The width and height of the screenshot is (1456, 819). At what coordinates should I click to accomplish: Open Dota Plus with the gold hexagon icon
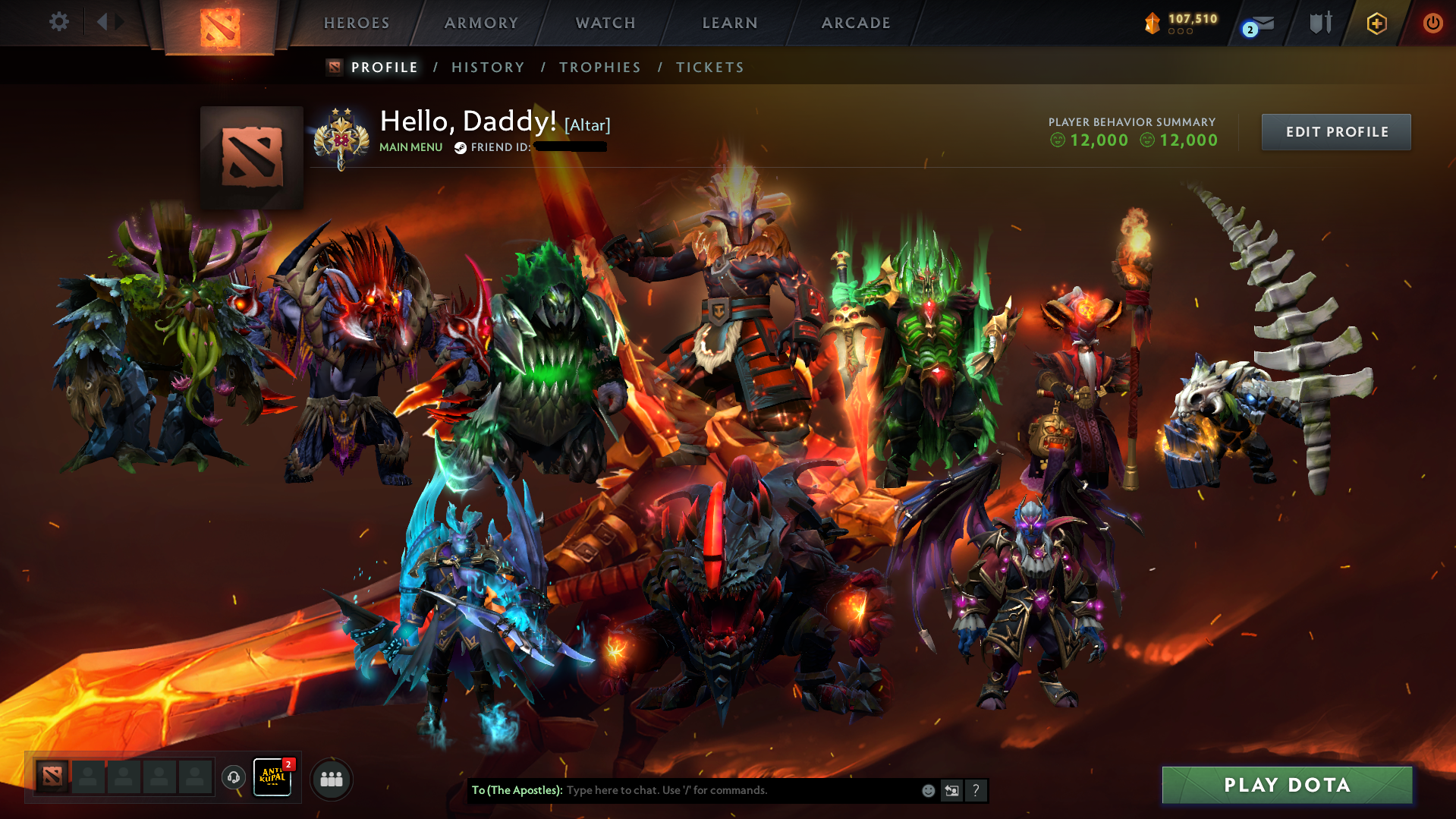[x=1376, y=23]
